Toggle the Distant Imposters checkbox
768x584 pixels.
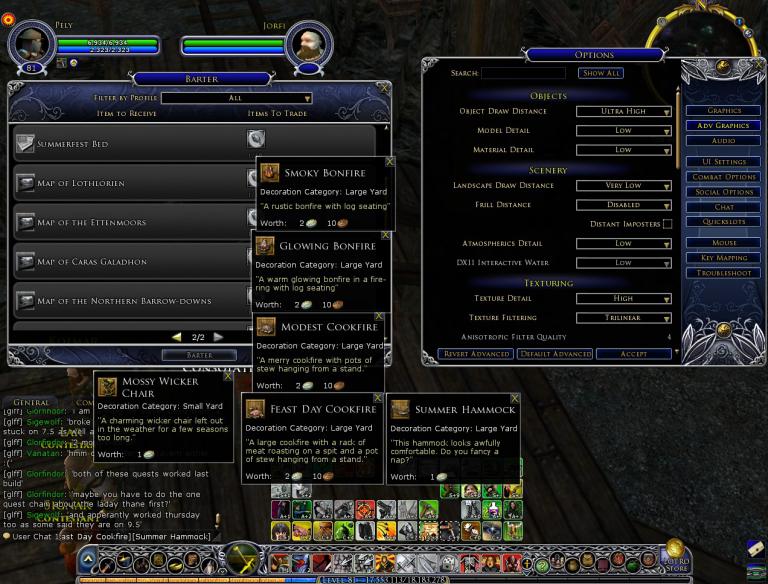point(667,224)
